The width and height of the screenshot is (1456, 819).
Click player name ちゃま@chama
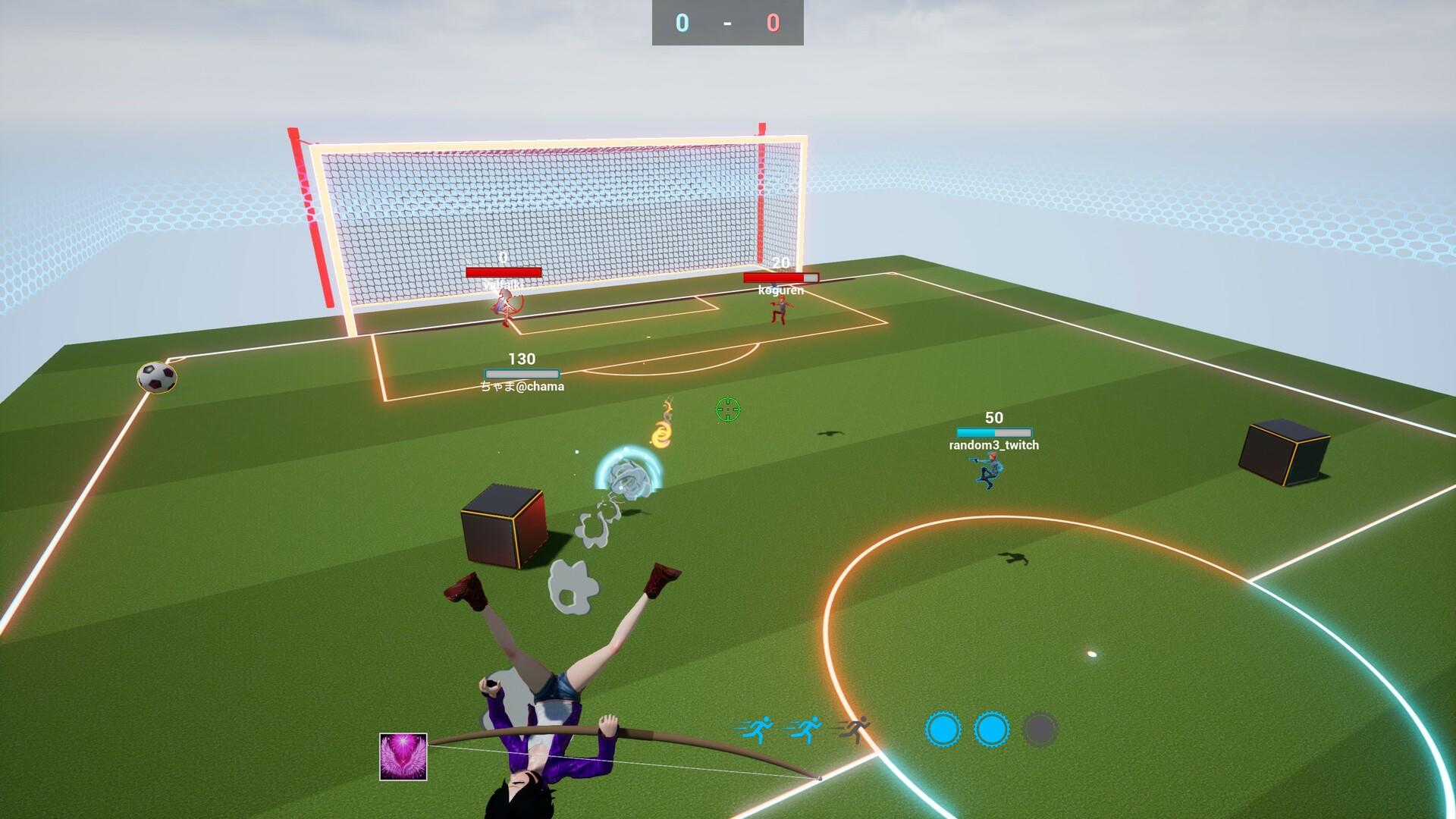click(521, 386)
